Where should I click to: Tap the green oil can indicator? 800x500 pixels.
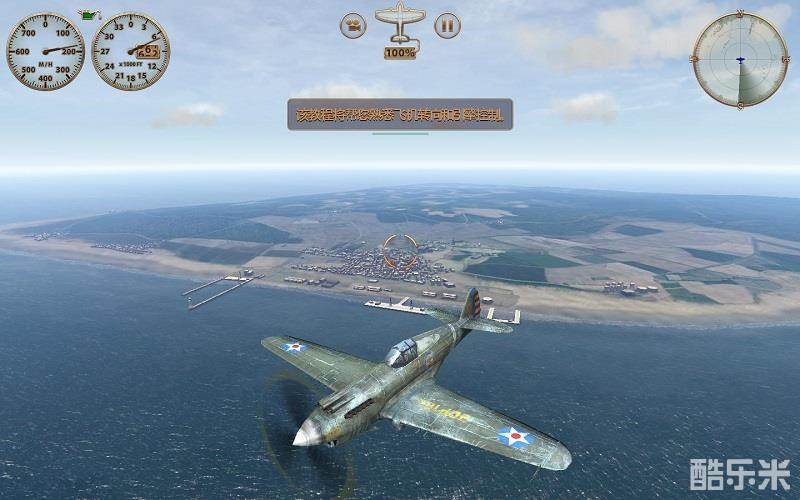[88, 15]
